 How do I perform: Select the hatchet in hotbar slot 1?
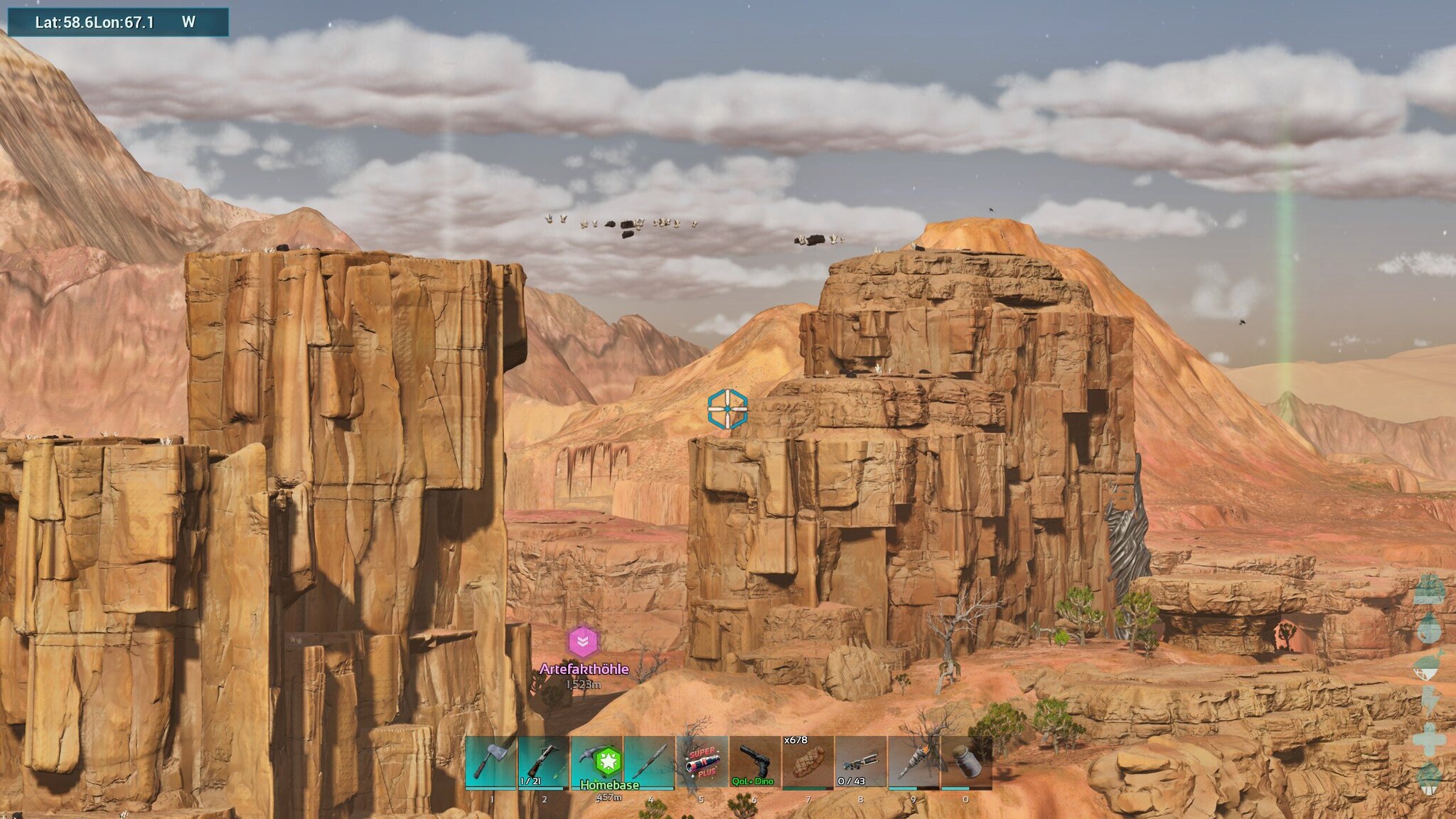pyautogui.click(x=491, y=762)
